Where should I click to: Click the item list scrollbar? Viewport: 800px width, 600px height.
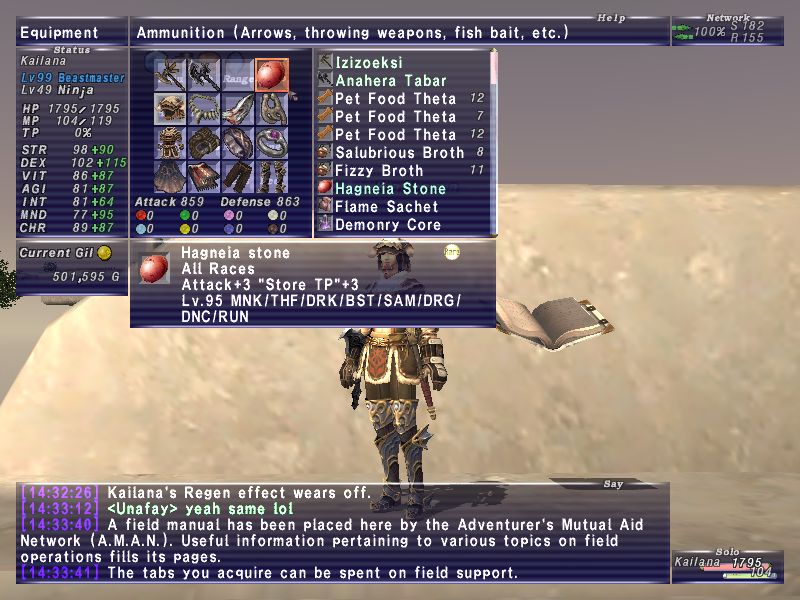[x=493, y=140]
